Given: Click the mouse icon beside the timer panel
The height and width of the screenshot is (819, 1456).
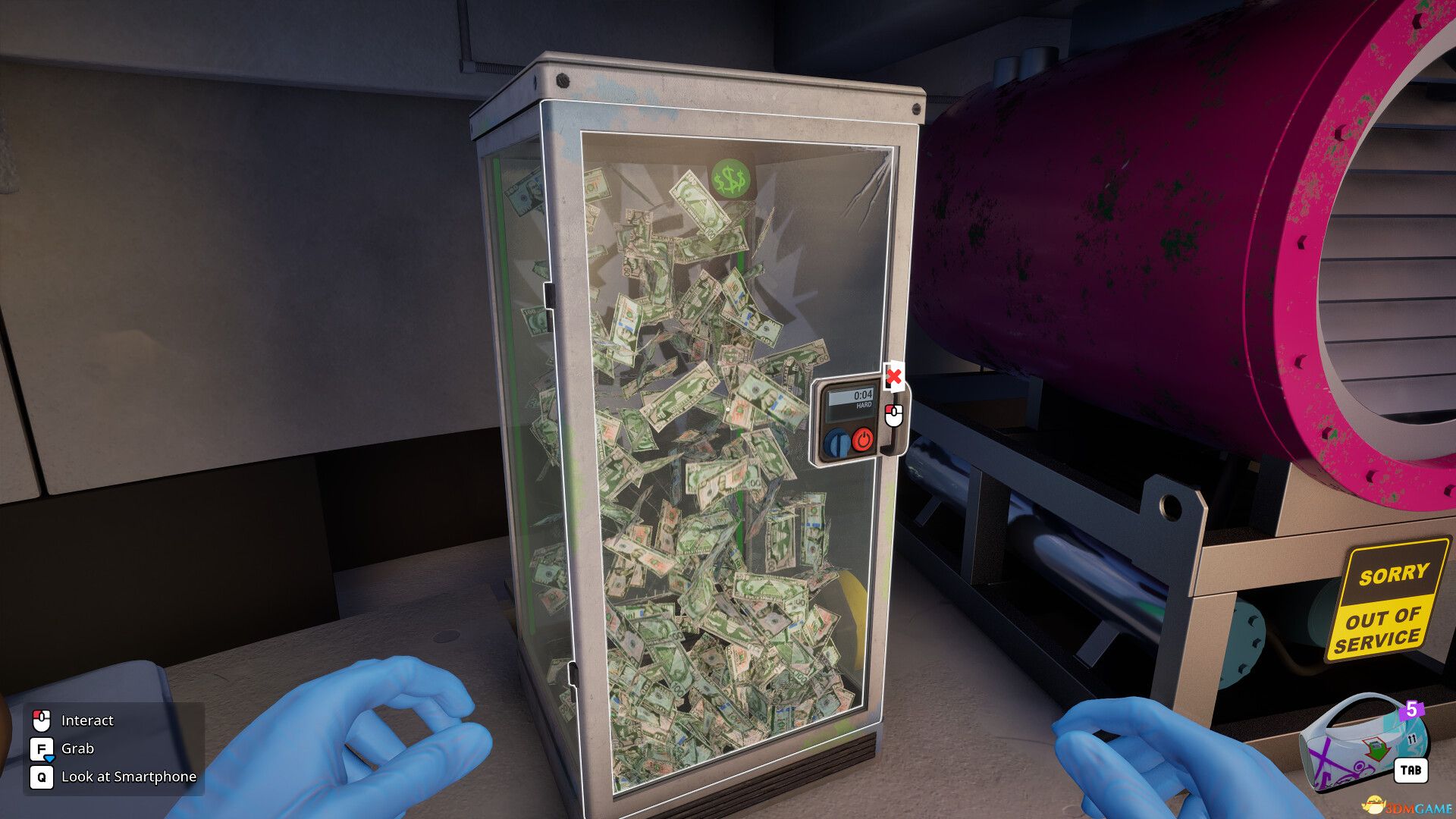Looking at the screenshot, I should [x=893, y=414].
